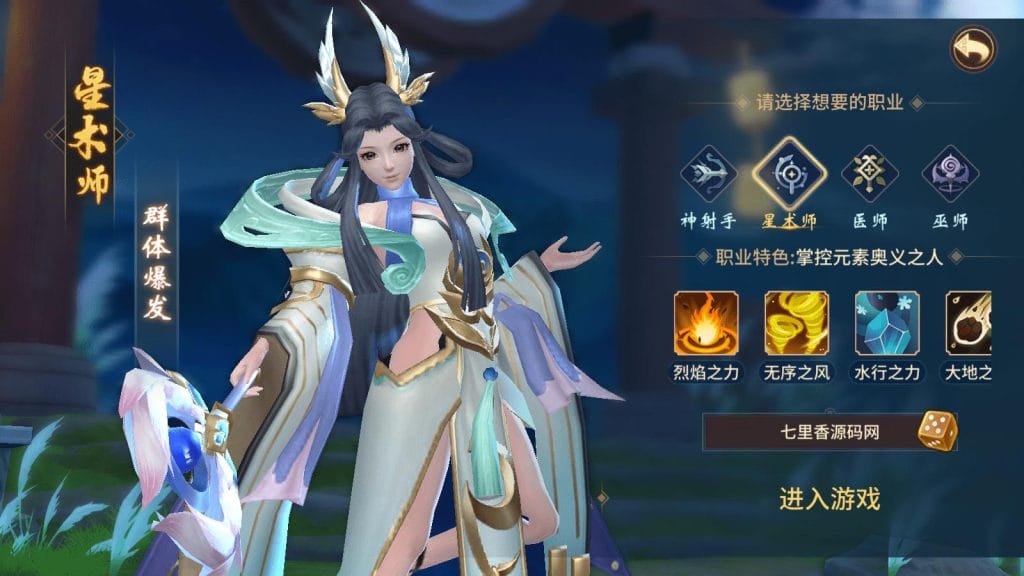View the 烈焰之力 fire skill

(x=706, y=323)
